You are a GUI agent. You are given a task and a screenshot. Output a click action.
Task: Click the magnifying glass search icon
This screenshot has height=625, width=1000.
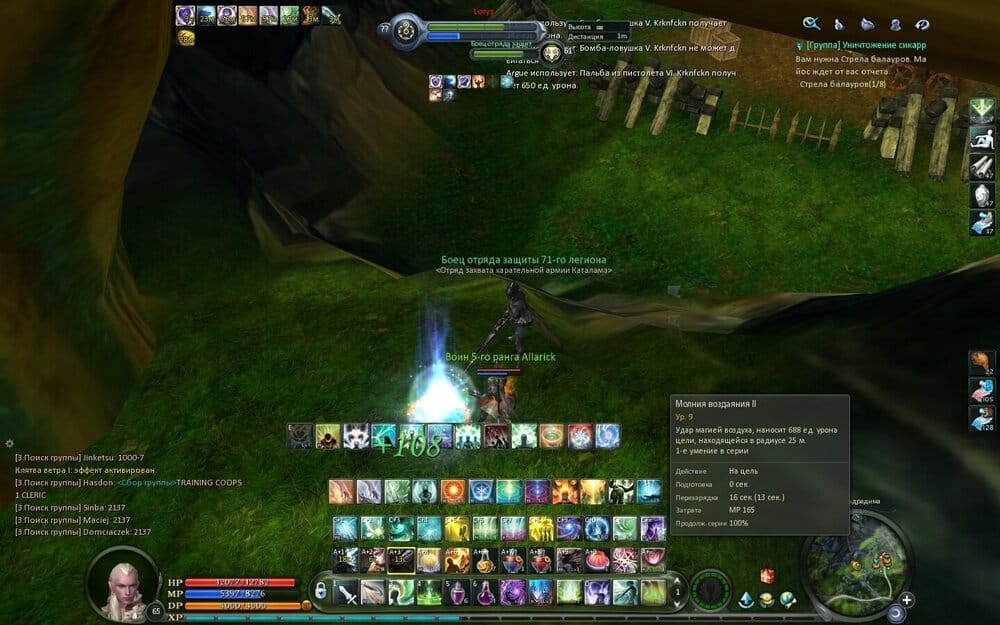click(812, 23)
